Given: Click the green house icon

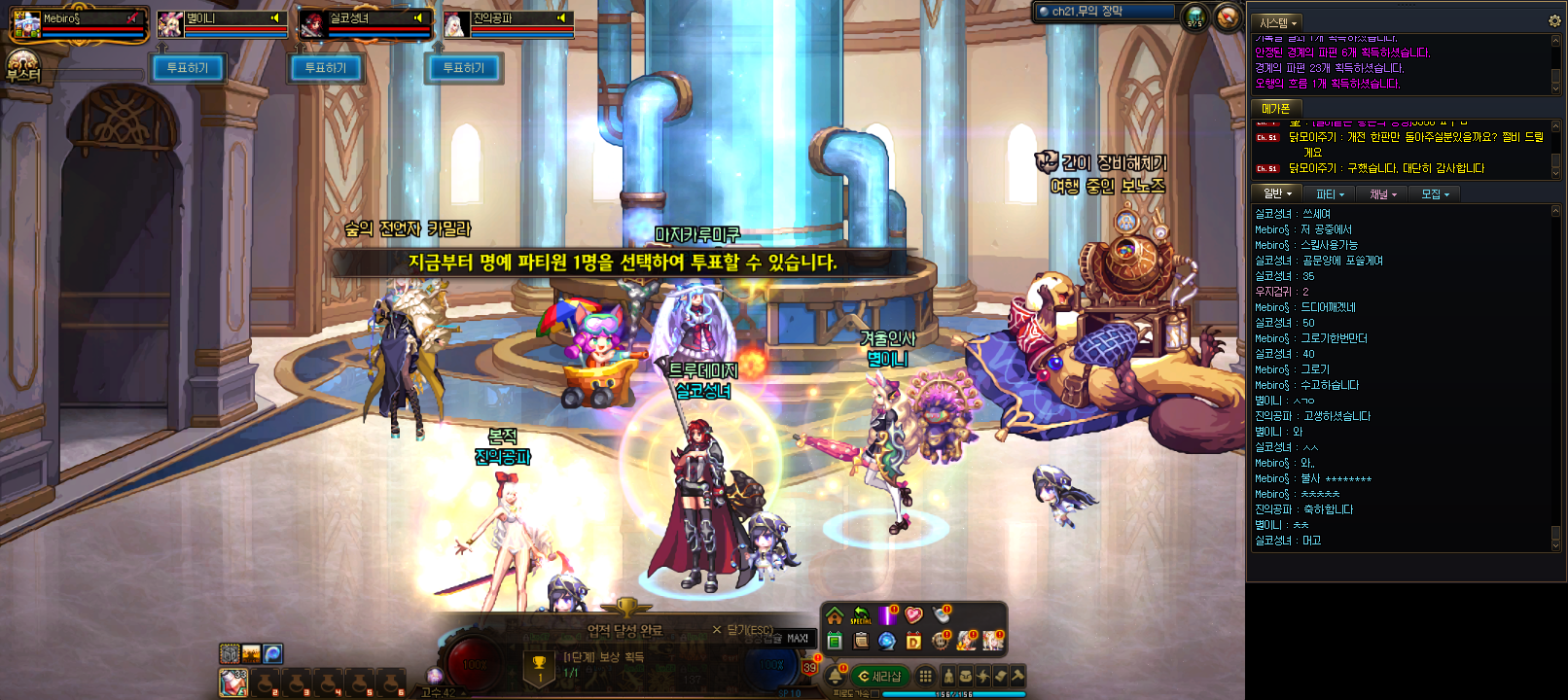Looking at the screenshot, I should (835, 615).
